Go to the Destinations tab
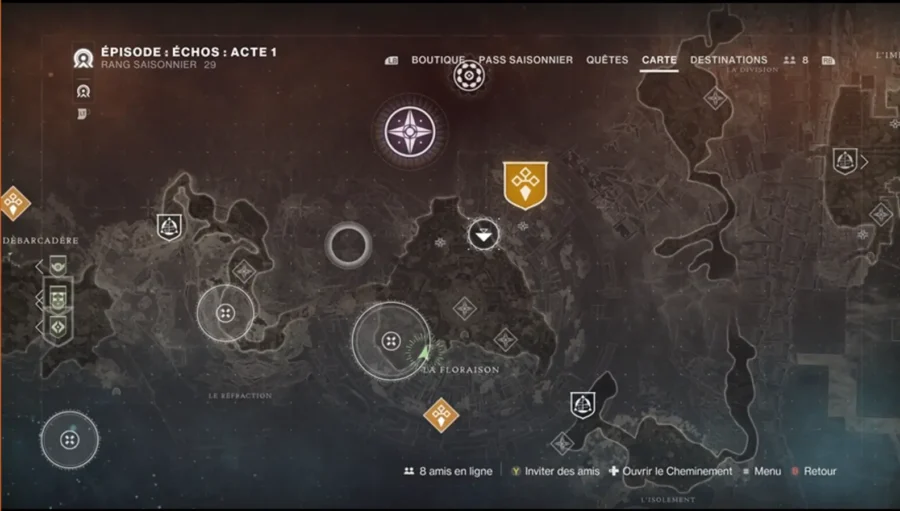900x511 pixels. pyautogui.click(x=729, y=60)
